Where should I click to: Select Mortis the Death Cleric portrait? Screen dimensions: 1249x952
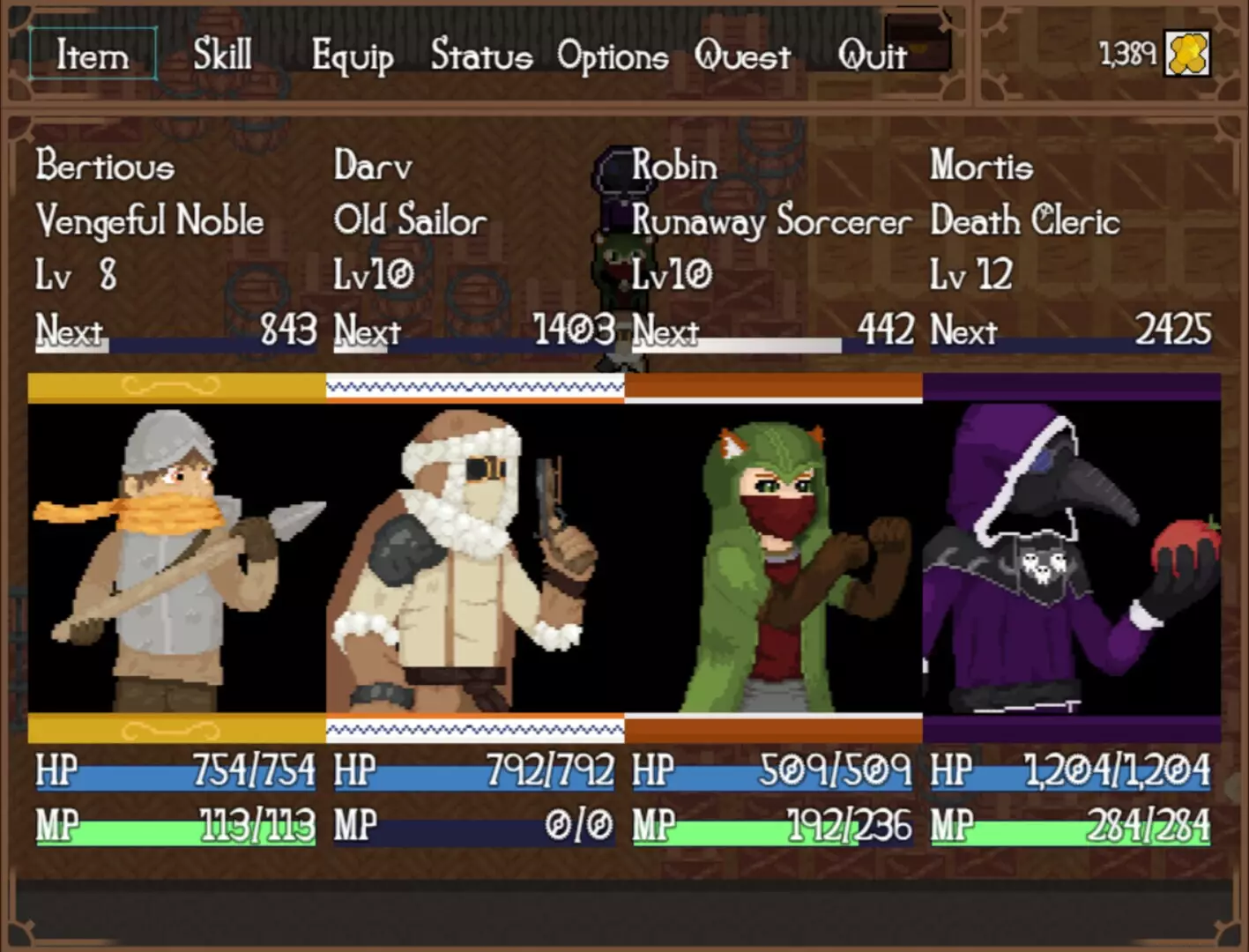click(1071, 557)
